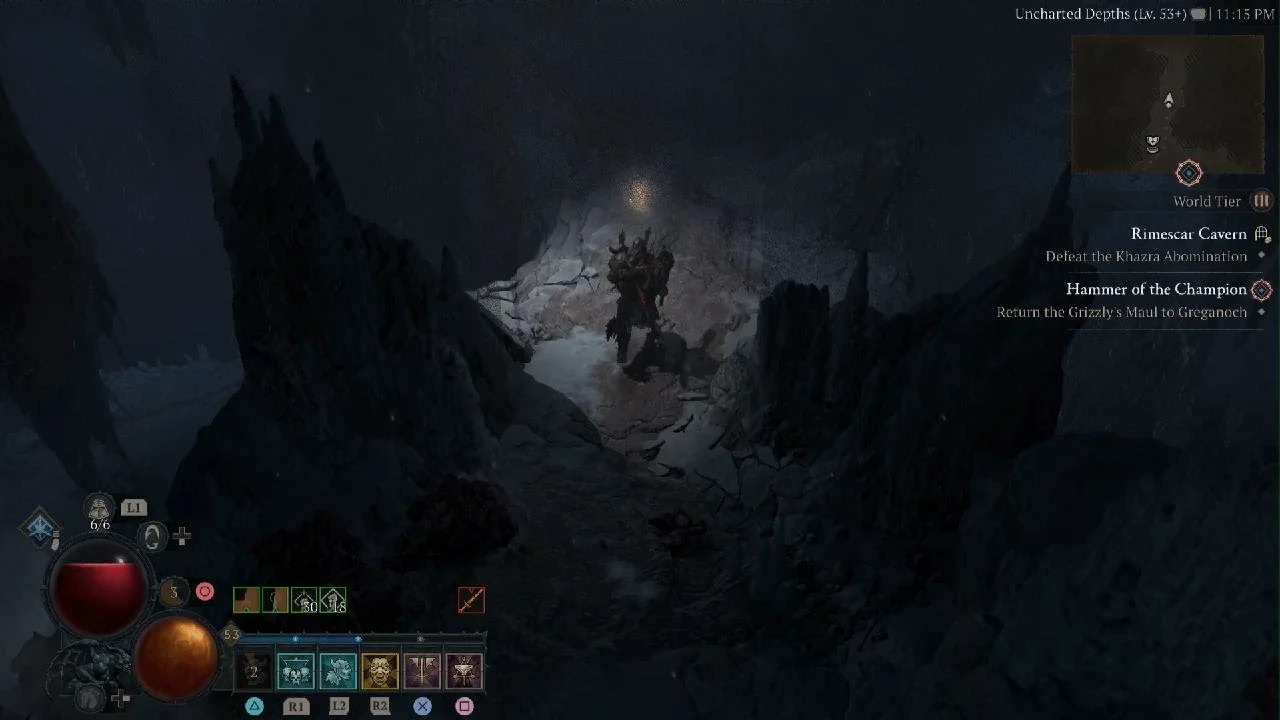Activate the teal leaf-burst skill
Viewport: 1280px width, 720px height.
338,672
